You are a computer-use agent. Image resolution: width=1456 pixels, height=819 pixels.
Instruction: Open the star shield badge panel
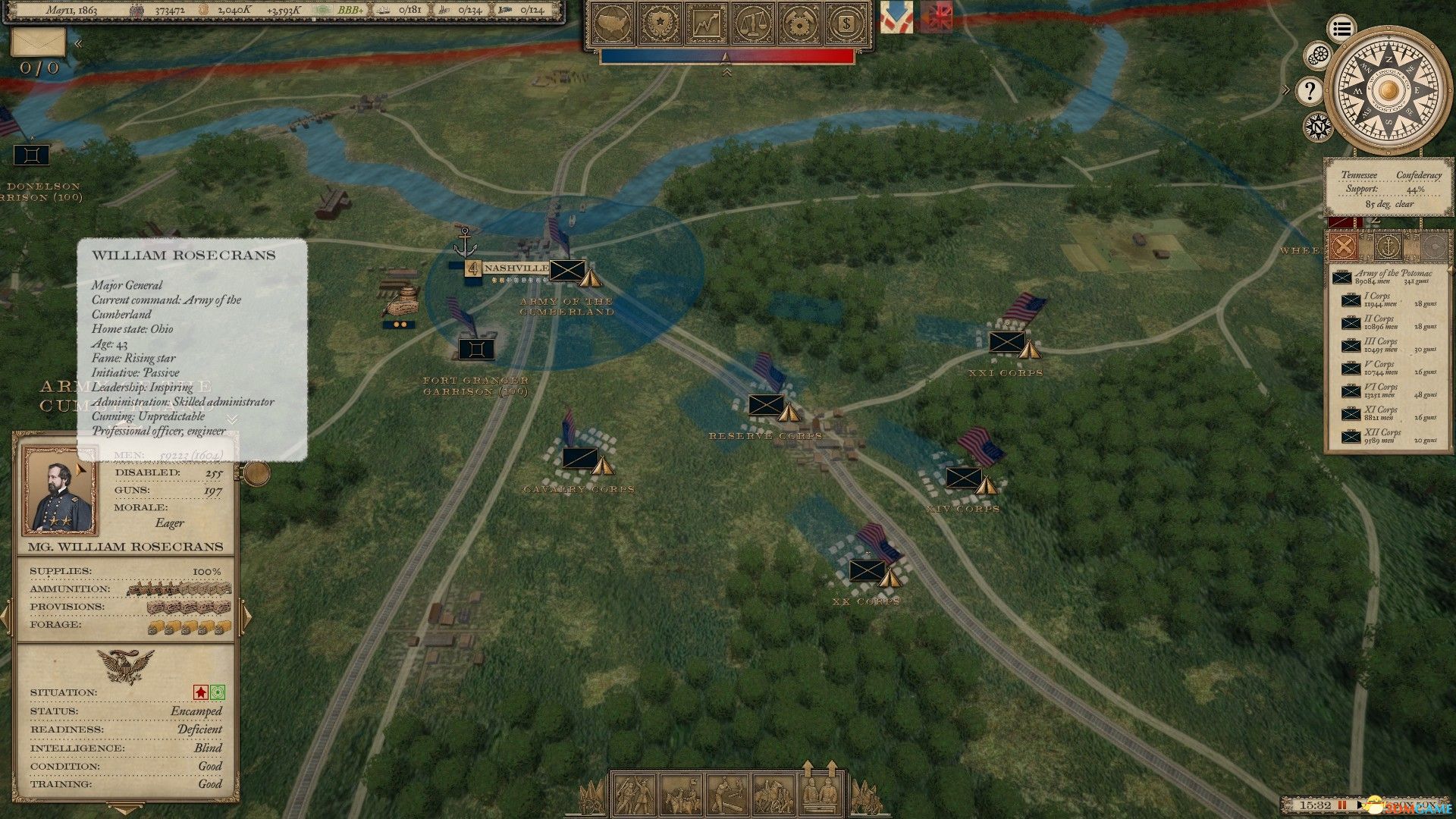(661, 24)
